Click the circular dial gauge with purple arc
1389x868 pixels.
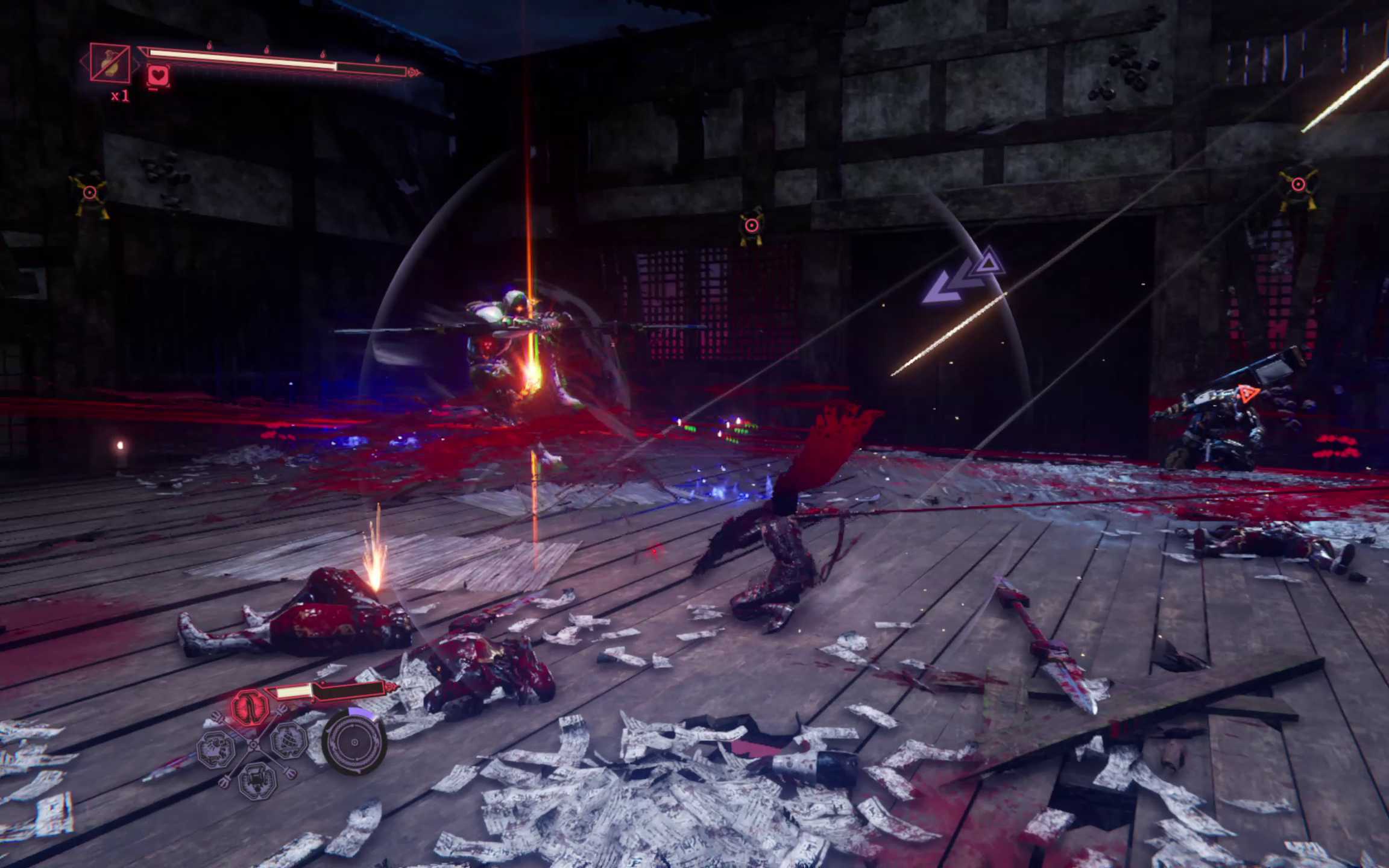(354, 742)
